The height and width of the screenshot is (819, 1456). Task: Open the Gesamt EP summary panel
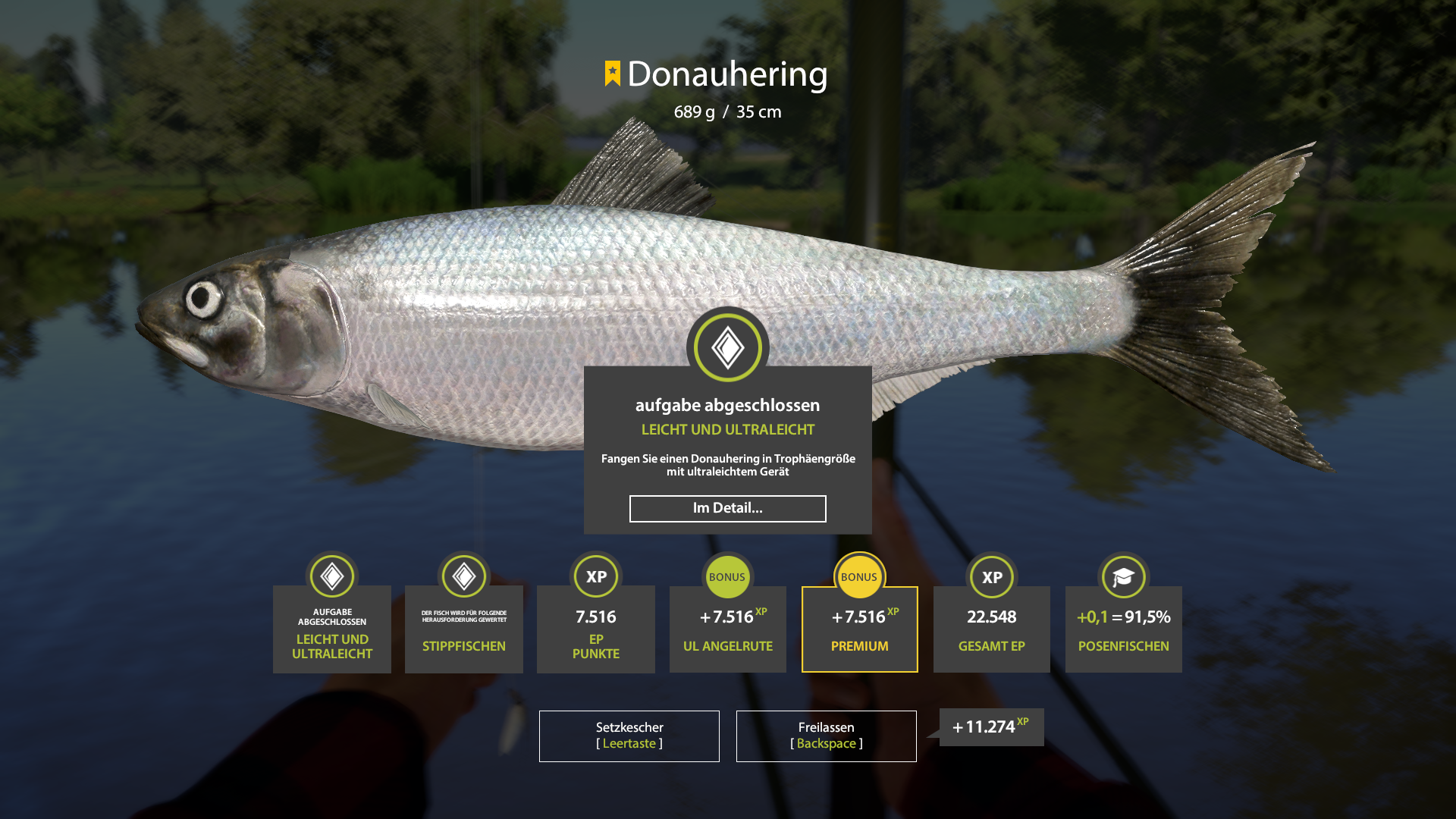point(991,629)
